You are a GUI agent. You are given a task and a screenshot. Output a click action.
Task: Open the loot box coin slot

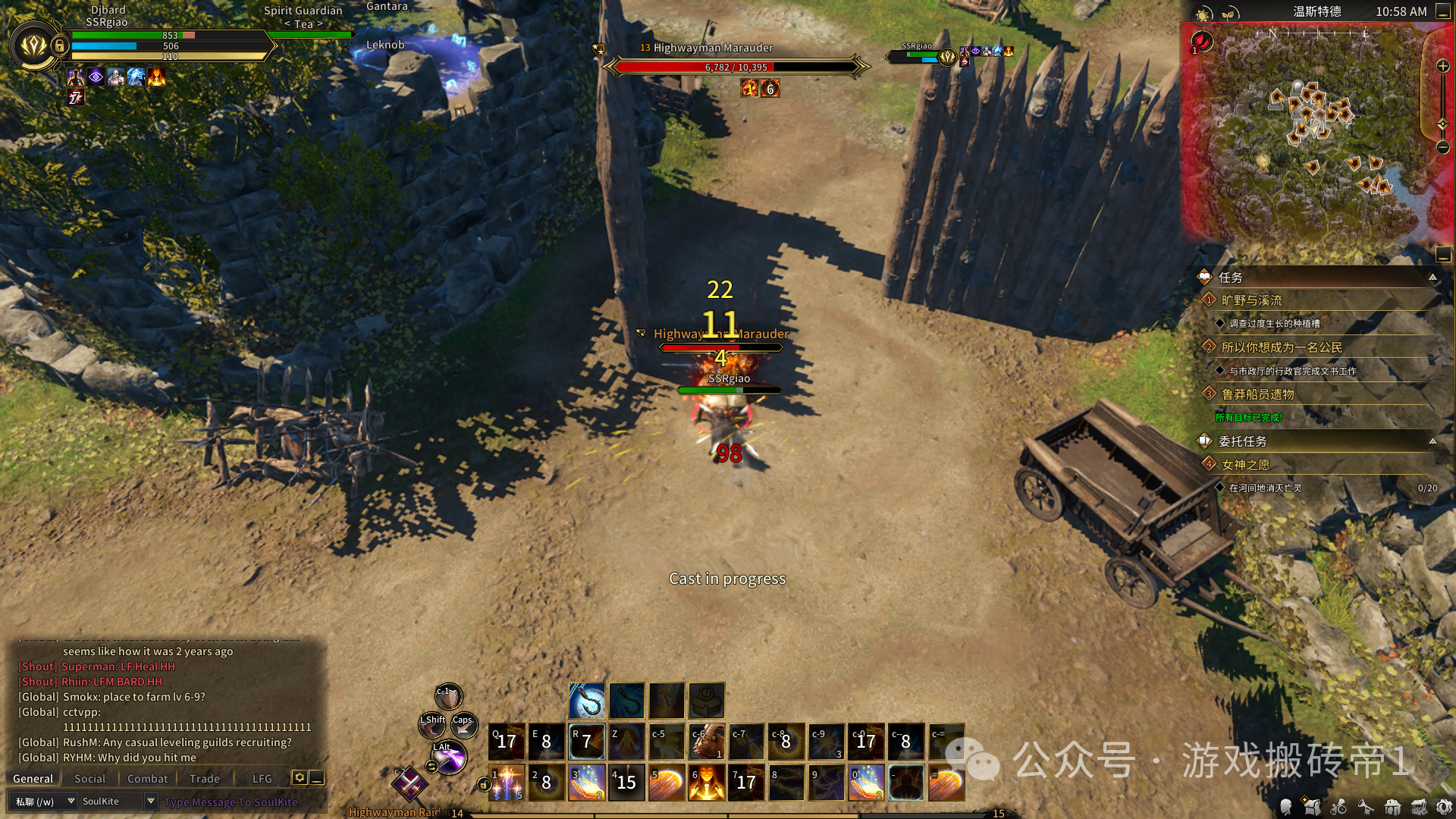tap(706, 700)
